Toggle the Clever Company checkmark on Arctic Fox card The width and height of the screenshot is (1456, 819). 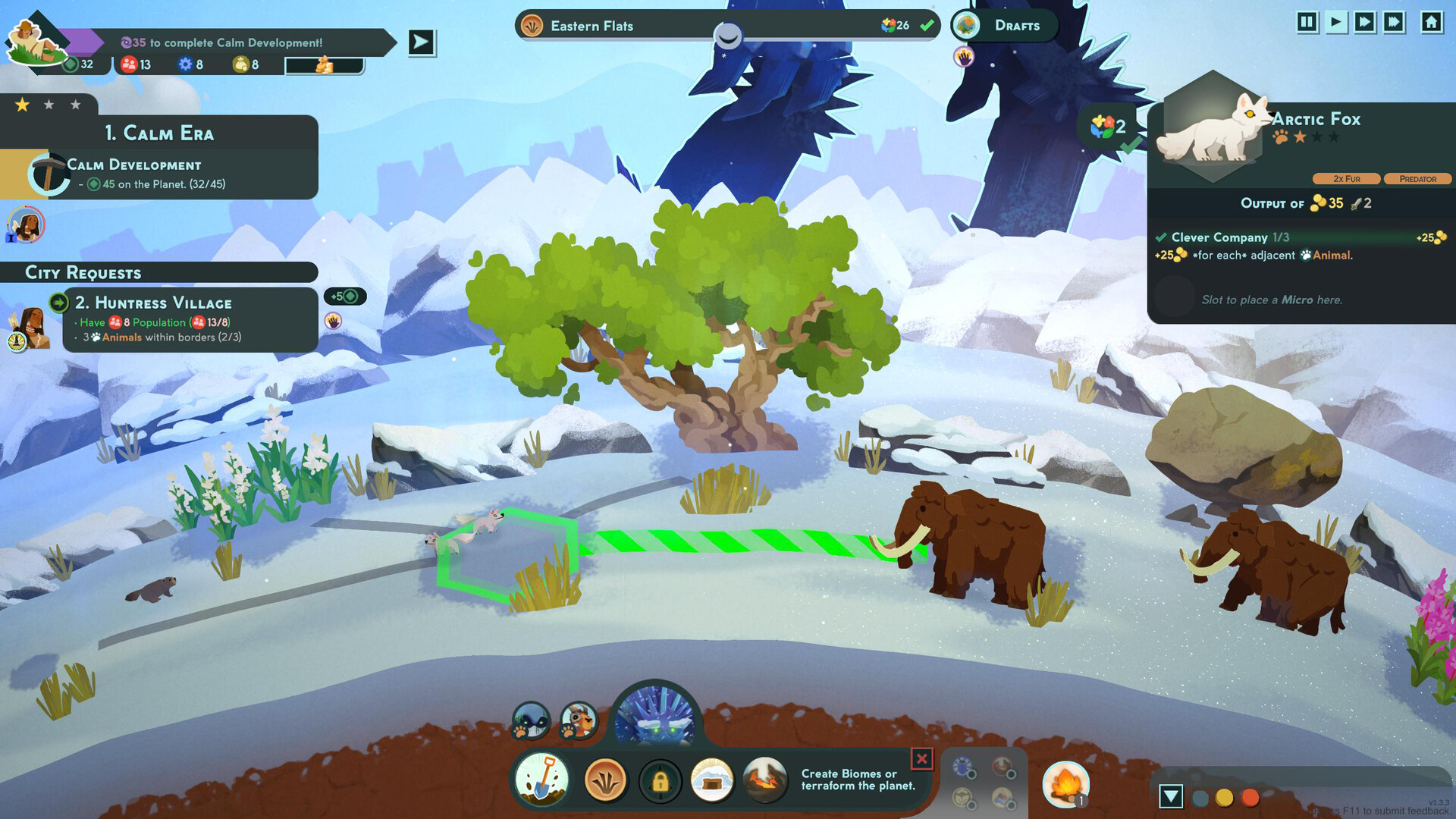(x=1162, y=237)
